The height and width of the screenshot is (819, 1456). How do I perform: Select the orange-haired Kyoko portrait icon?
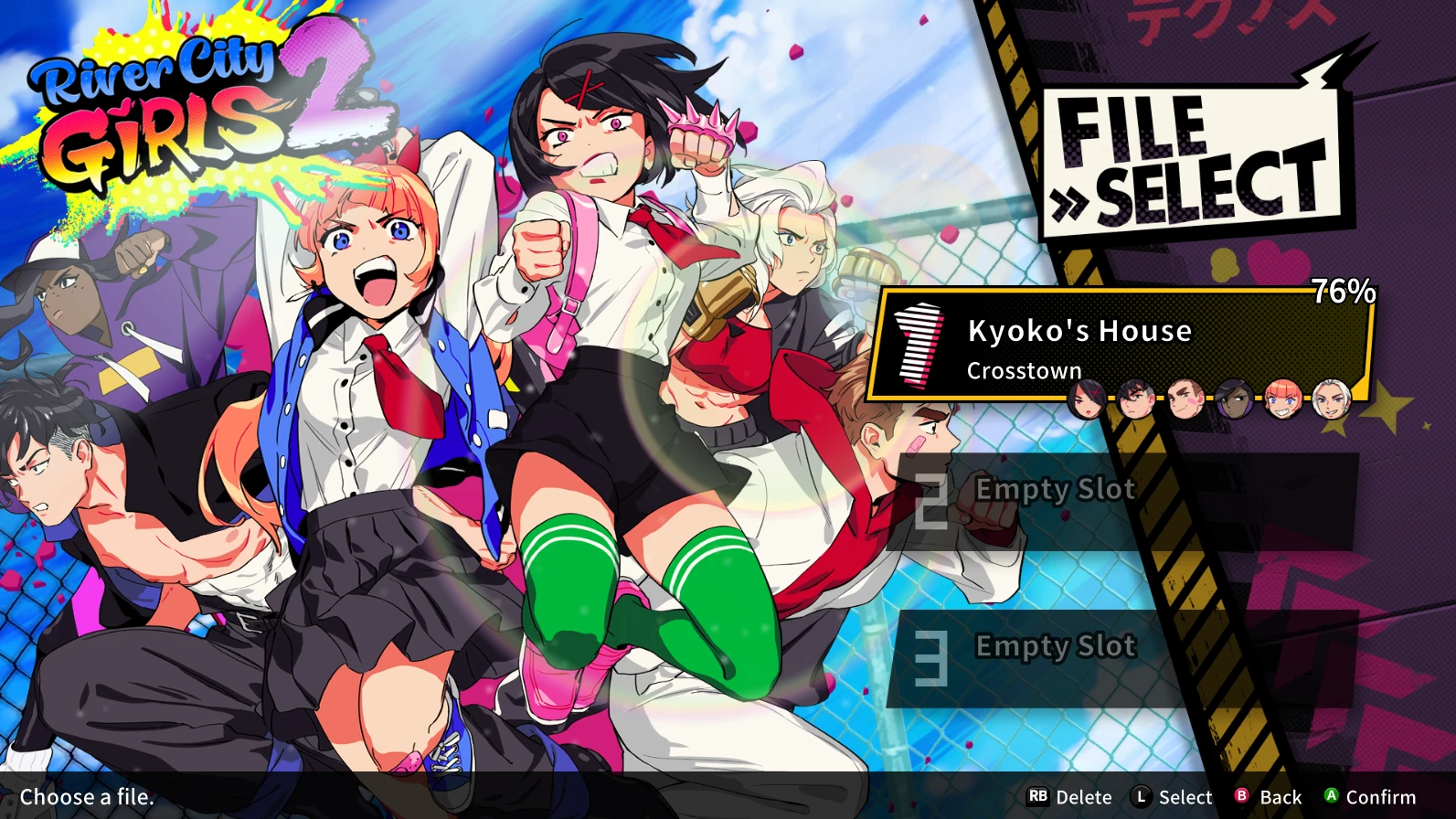click(x=1281, y=399)
